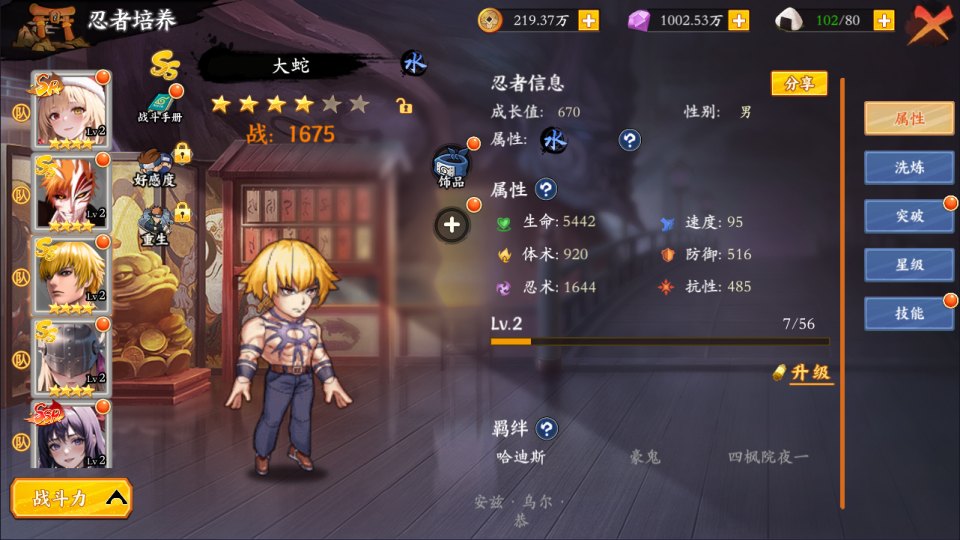Close the ninja training screen

coord(930,21)
